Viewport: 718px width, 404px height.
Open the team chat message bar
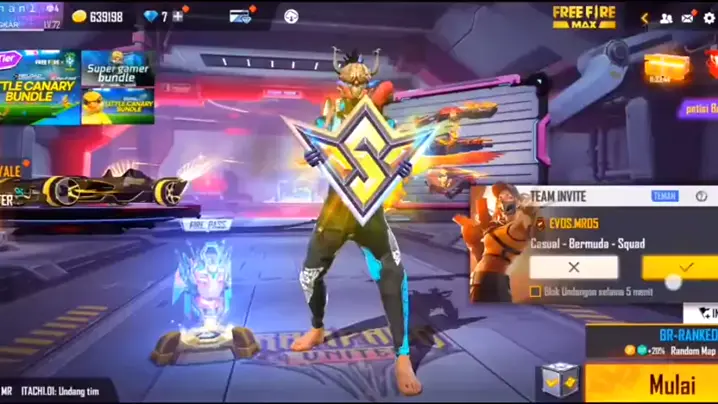tap(60, 390)
